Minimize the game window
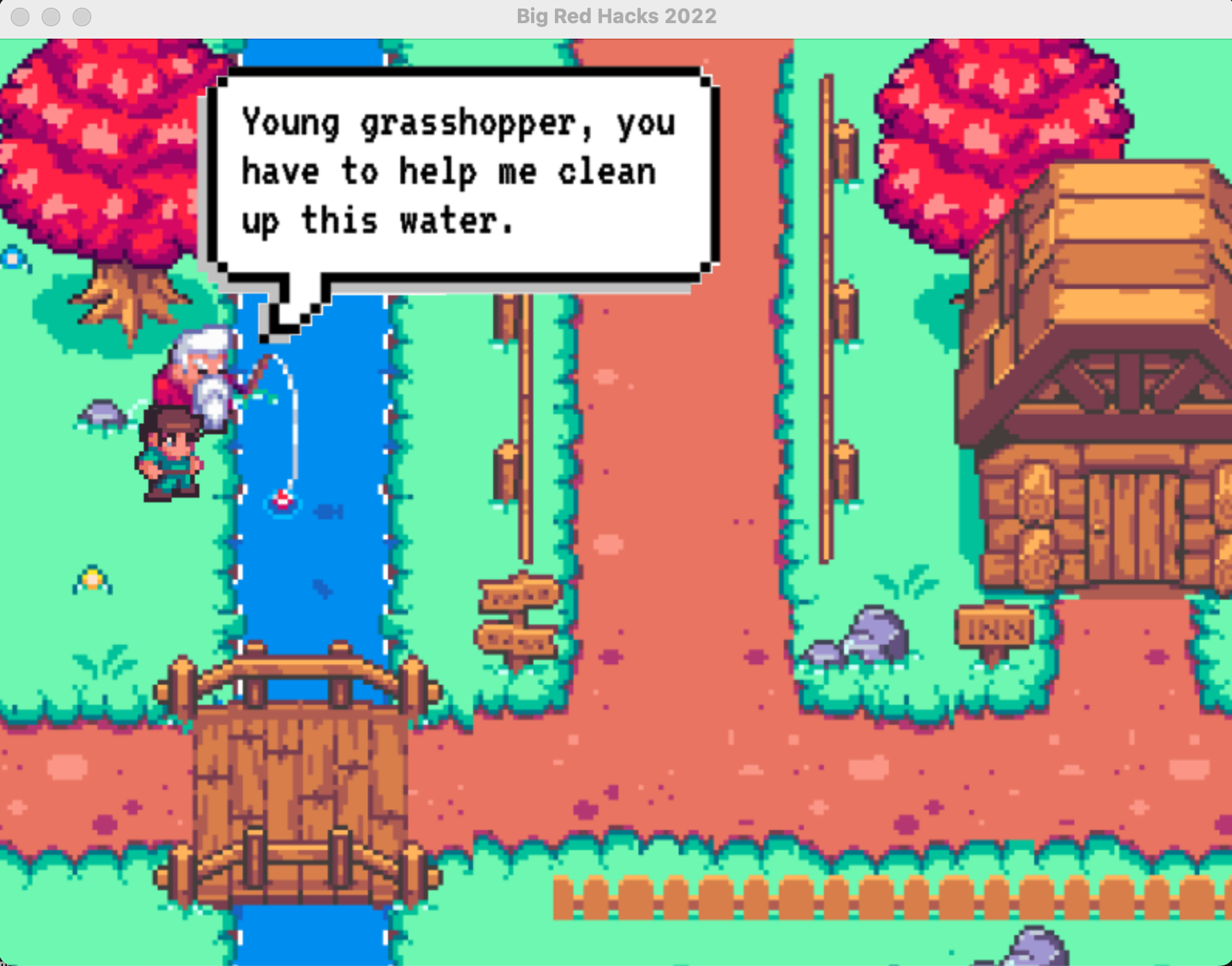The image size is (1232, 966). (x=51, y=16)
